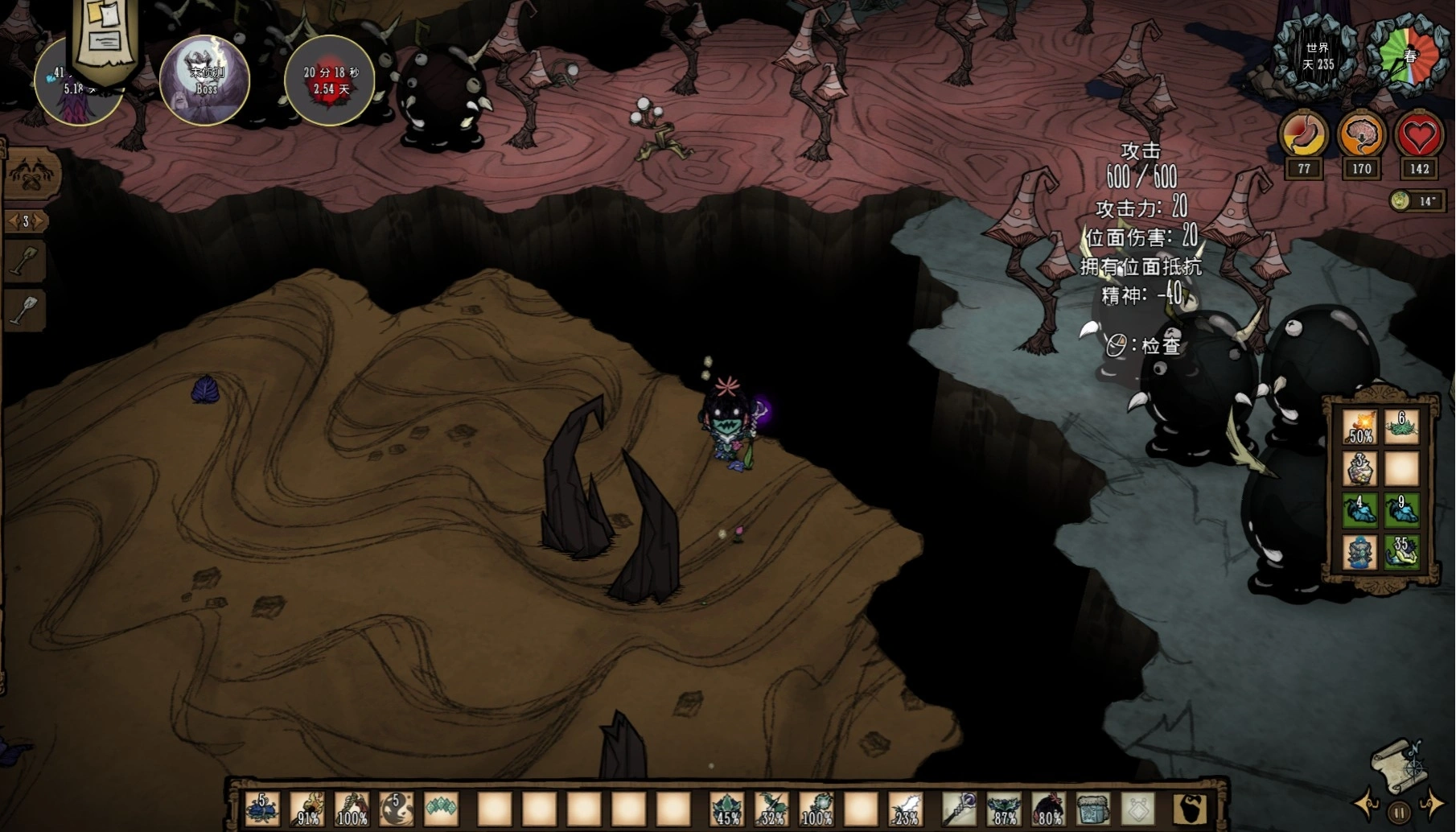The height and width of the screenshot is (832, 1456).
Task: Choose the yin-yang item stack of 5
Action: point(397,808)
